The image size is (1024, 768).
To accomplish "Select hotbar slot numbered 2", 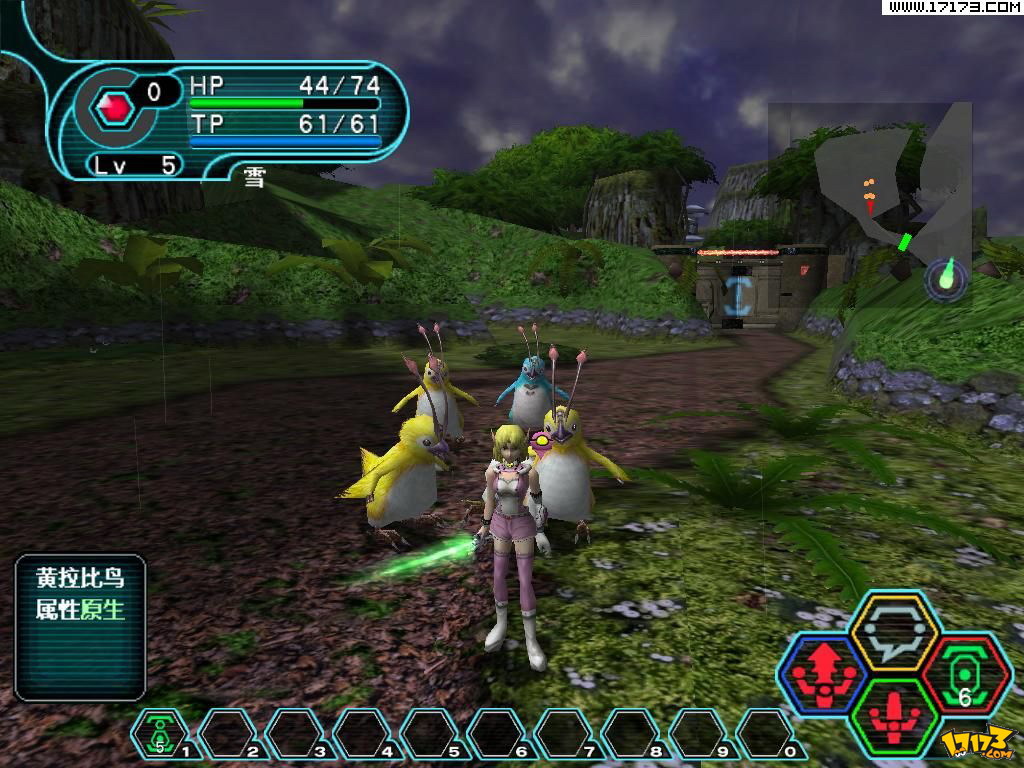I will [228, 735].
